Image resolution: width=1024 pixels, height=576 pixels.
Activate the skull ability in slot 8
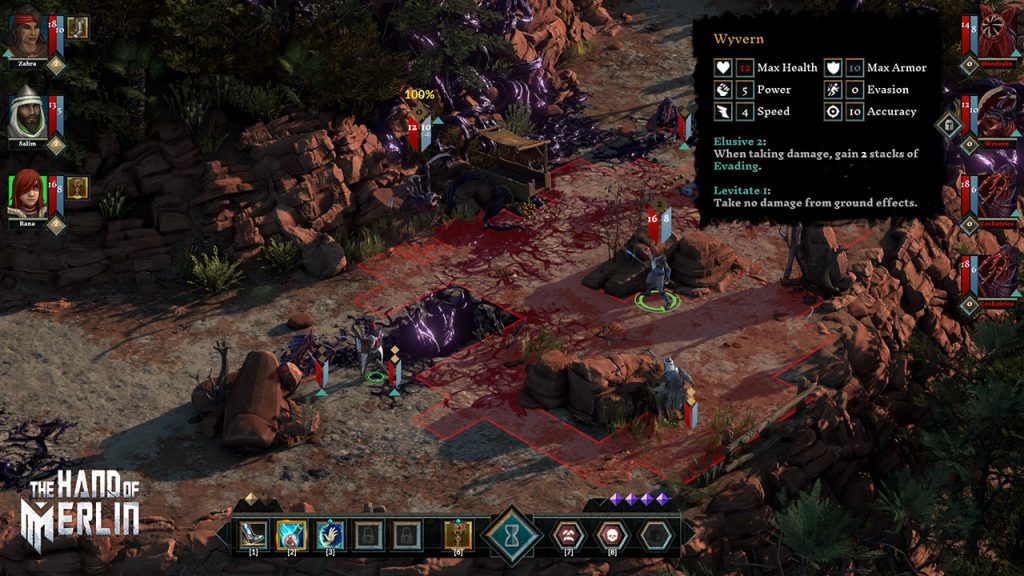pos(610,535)
